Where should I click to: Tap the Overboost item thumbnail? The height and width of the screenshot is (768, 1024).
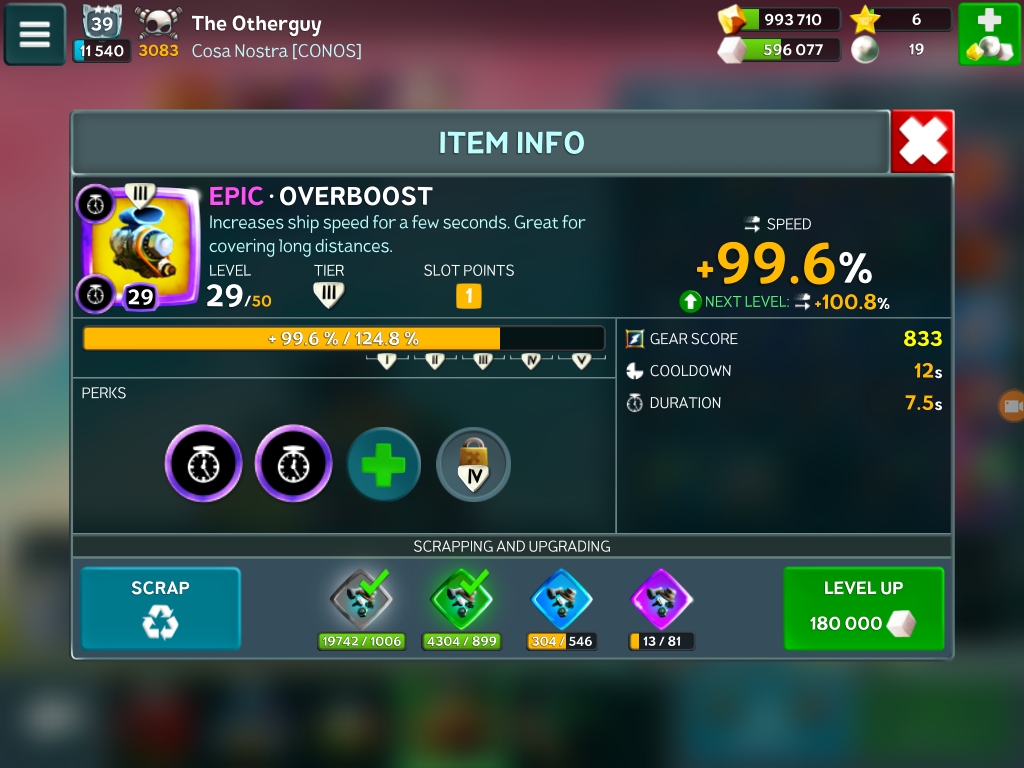(138, 246)
